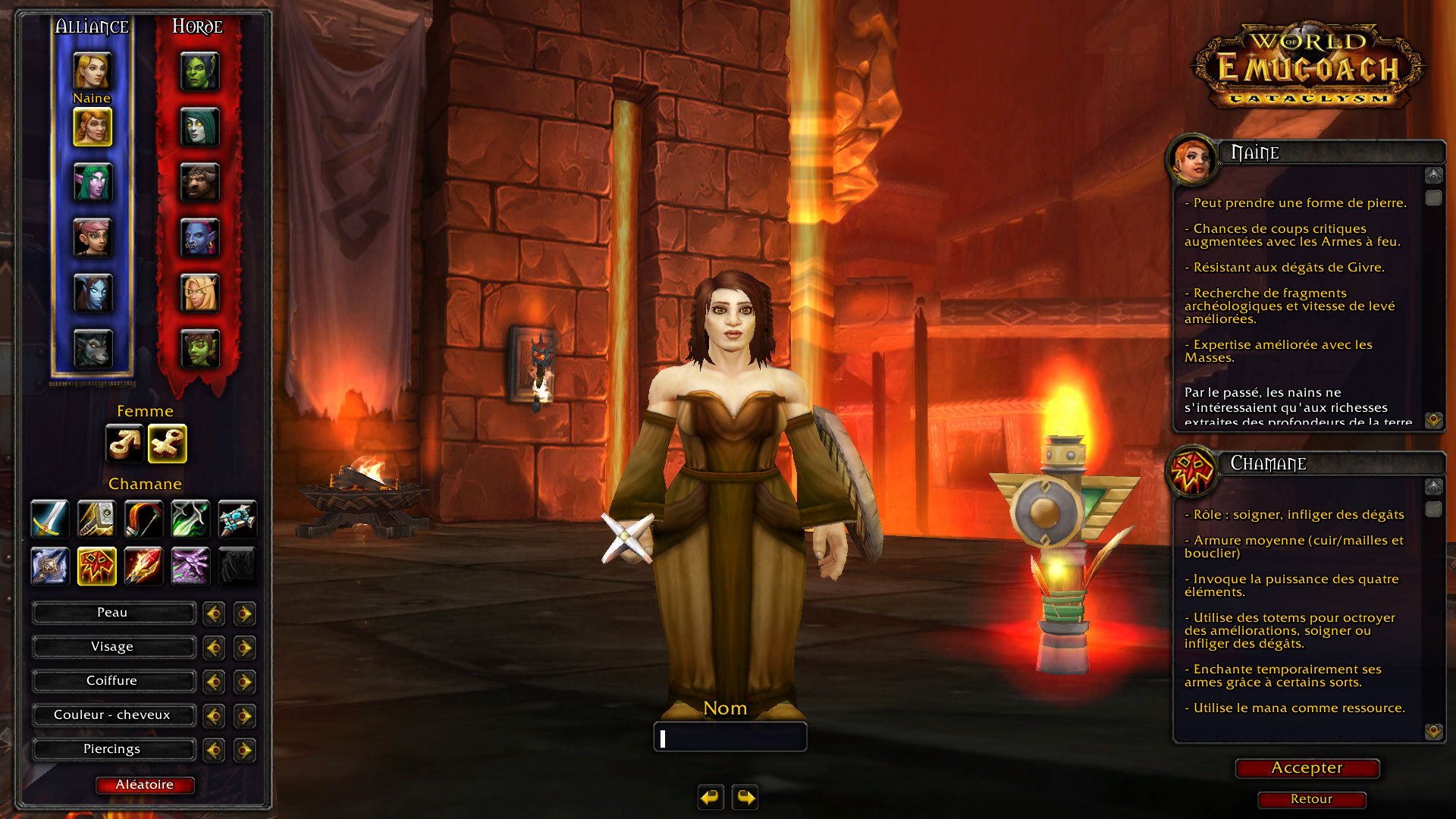The width and height of the screenshot is (1456, 819).
Task: Click the Accepter button
Action: pyautogui.click(x=1307, y=768)
